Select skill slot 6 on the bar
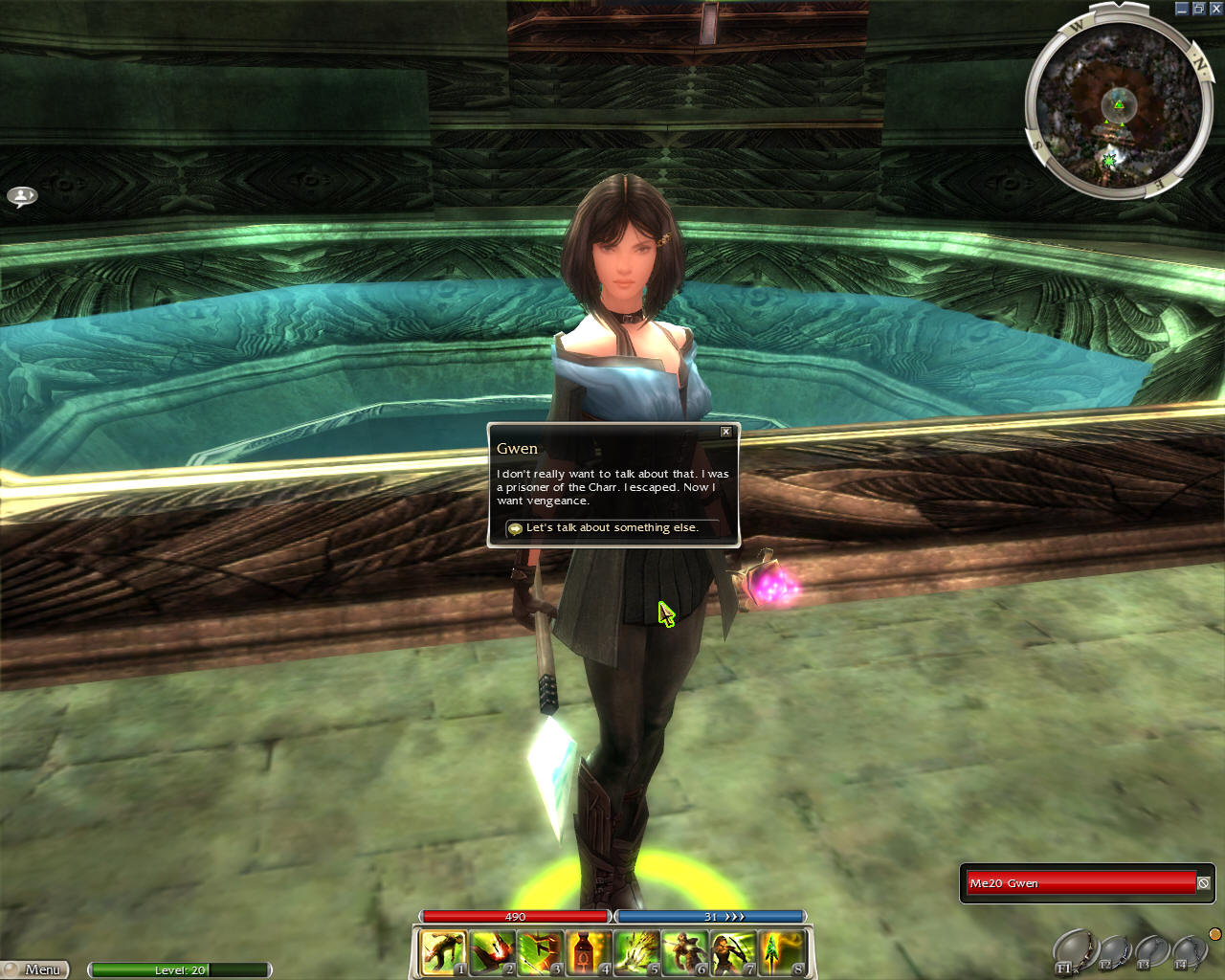The width and height of the screenshot is (1225, 980). [x=685, y=953]
